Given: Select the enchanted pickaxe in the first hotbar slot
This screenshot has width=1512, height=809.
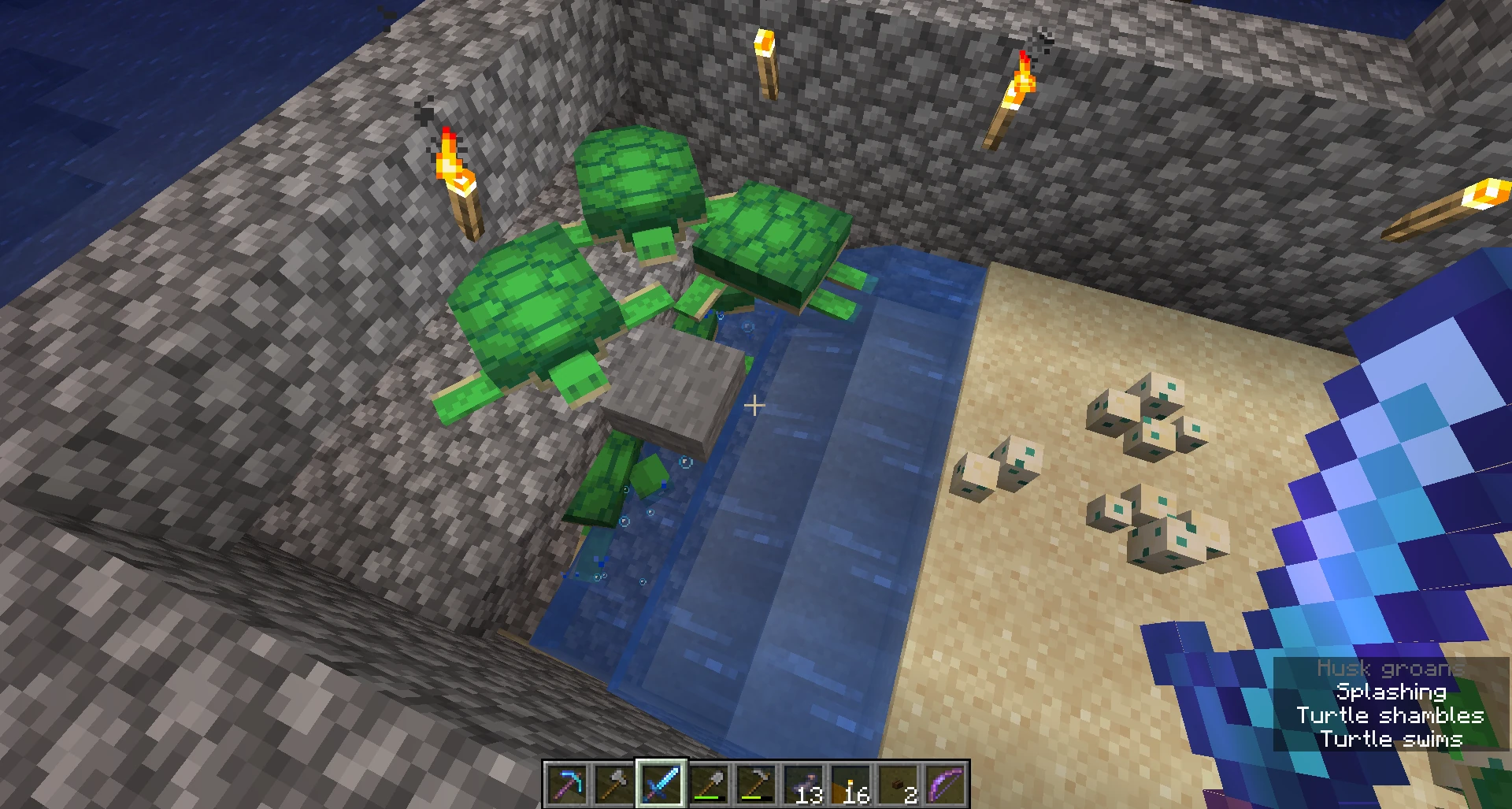Looking at the screenshot, I should coord(565,785).
